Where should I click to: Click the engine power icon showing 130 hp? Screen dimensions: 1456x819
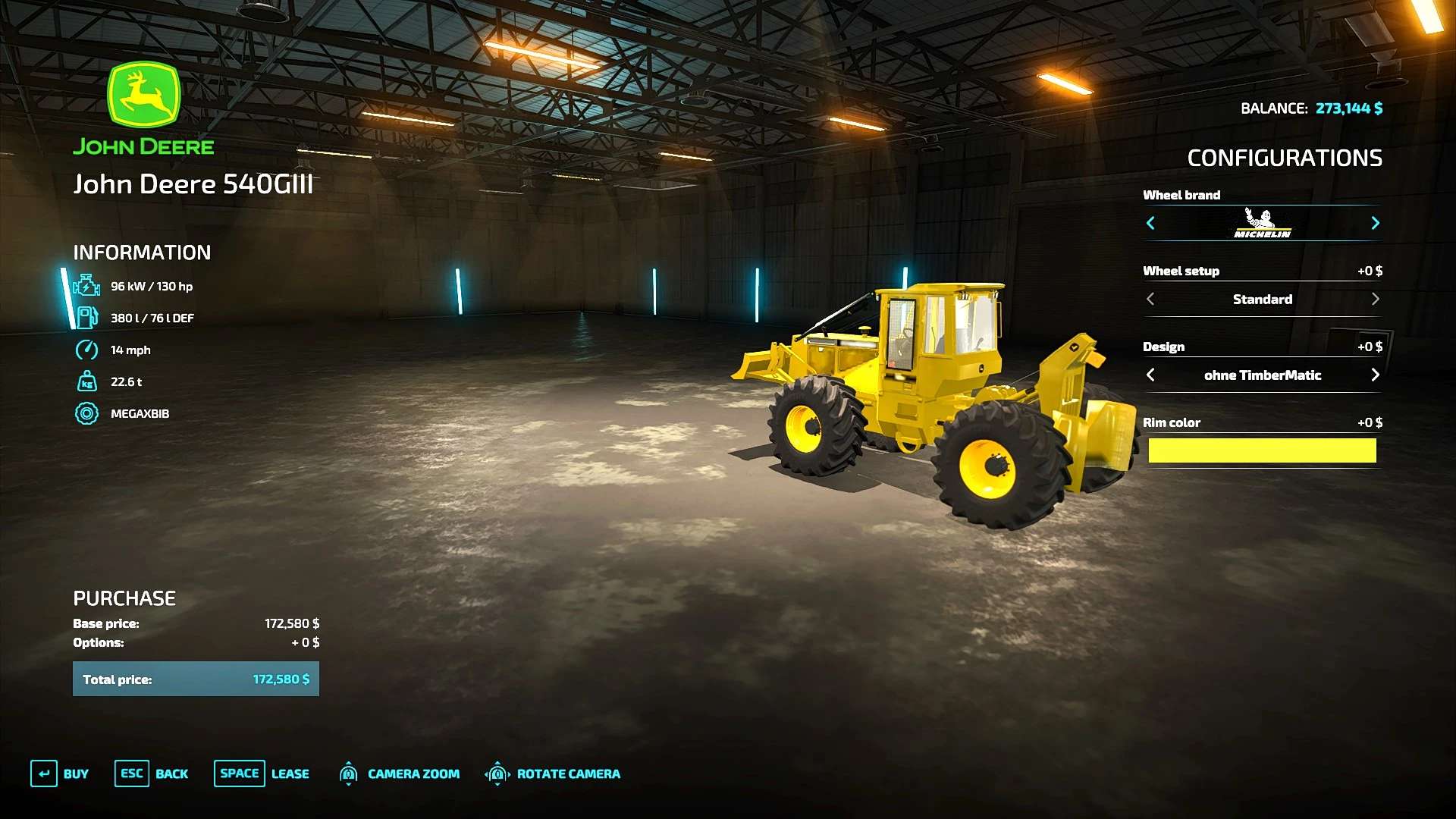click(x=86, y=286)
